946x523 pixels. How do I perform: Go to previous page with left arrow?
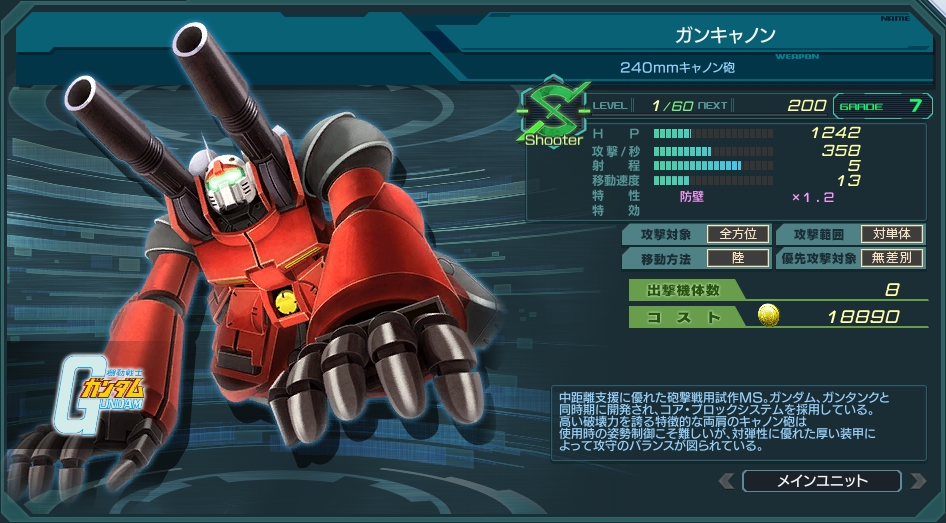[x=727, y=481]
